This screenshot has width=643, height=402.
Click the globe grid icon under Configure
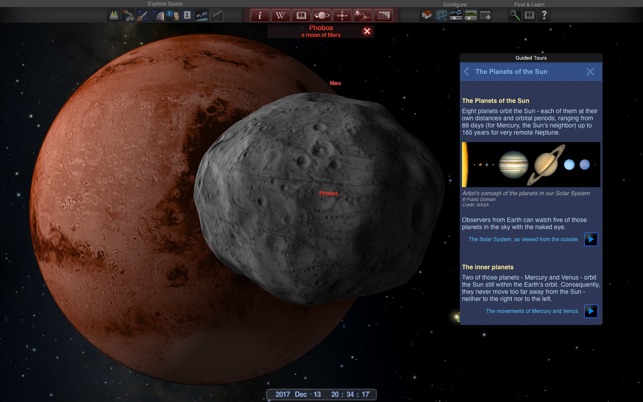(441, 16)
